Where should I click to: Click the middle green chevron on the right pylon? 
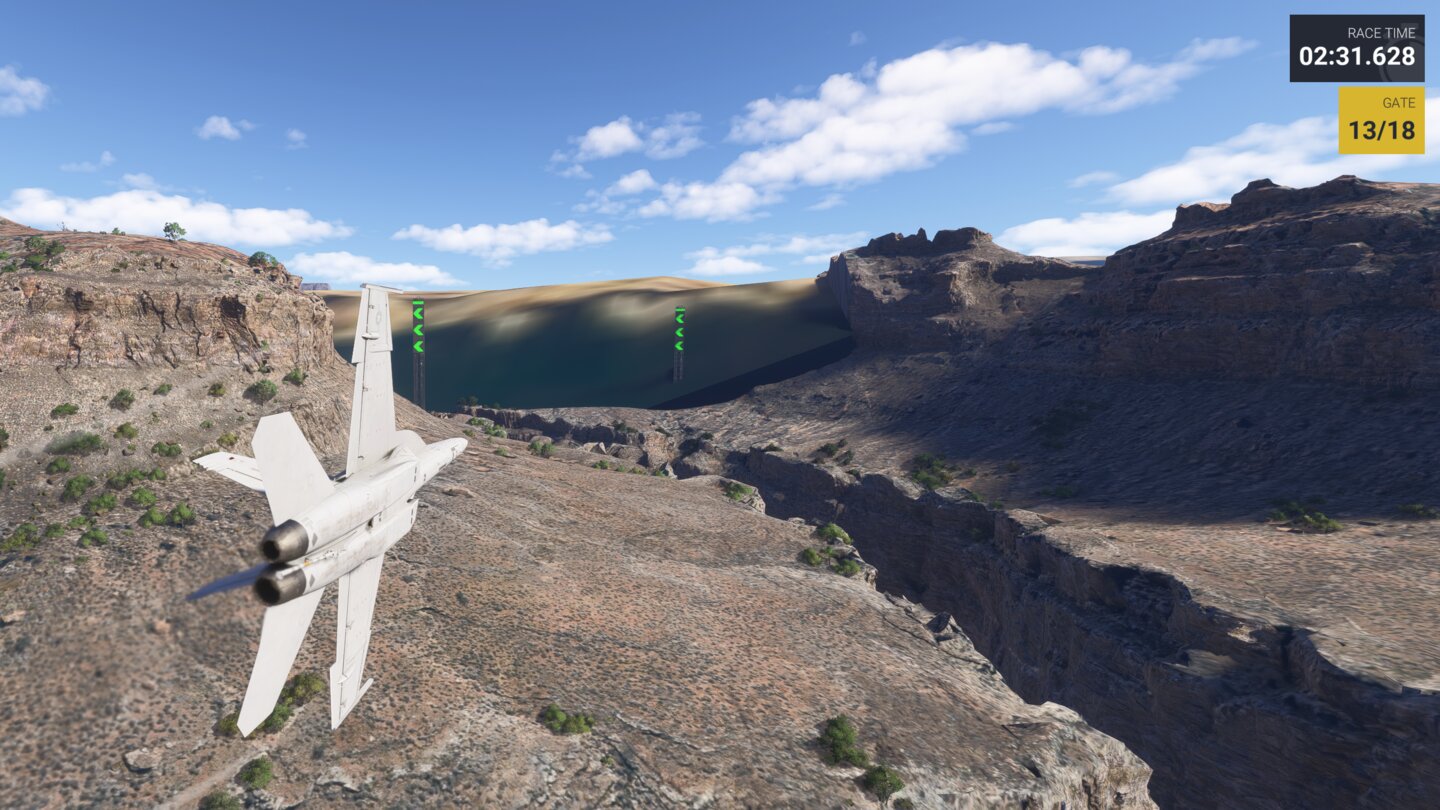[680, 331]
